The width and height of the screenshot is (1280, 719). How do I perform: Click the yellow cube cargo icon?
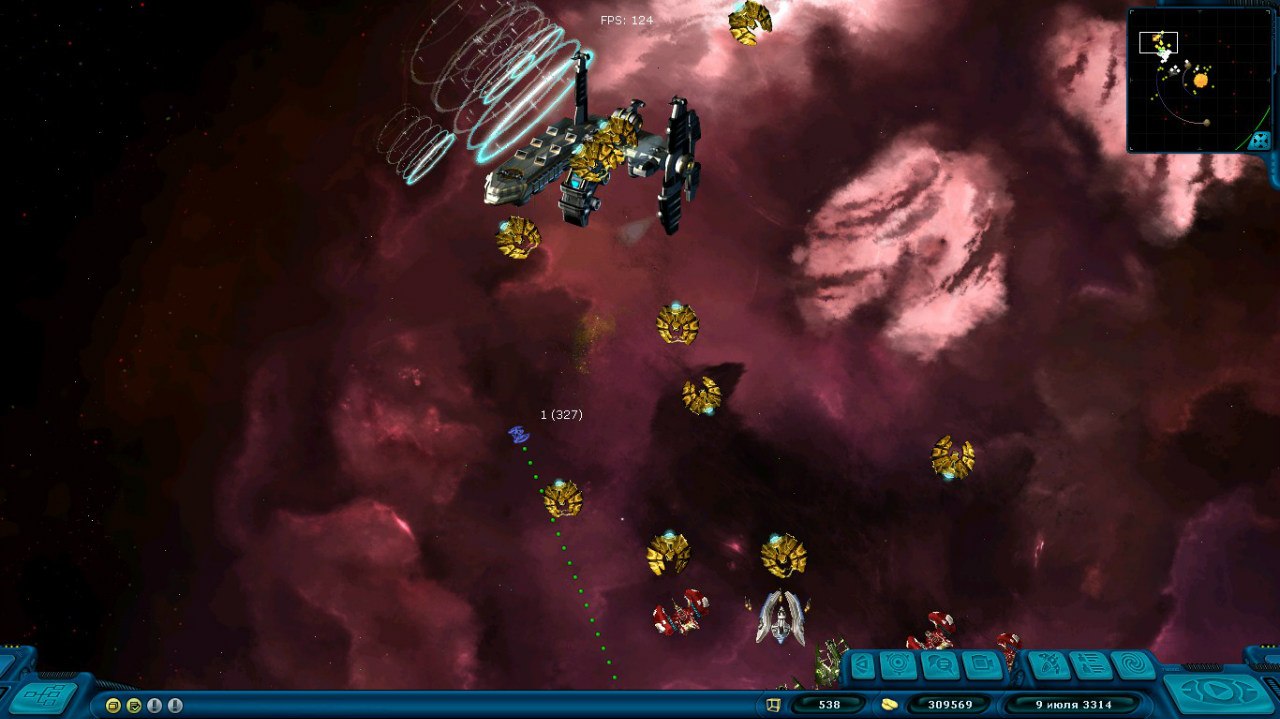773,705
